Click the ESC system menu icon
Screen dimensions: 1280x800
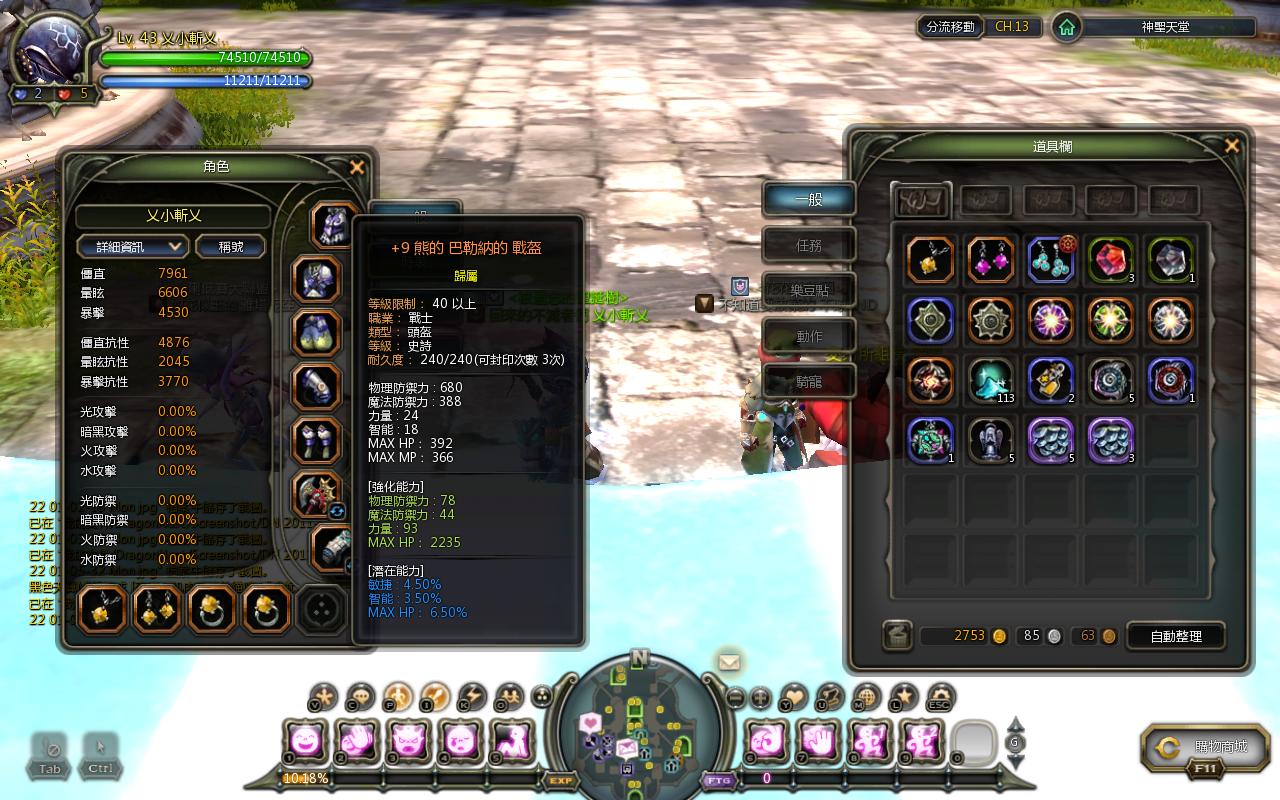939,697
